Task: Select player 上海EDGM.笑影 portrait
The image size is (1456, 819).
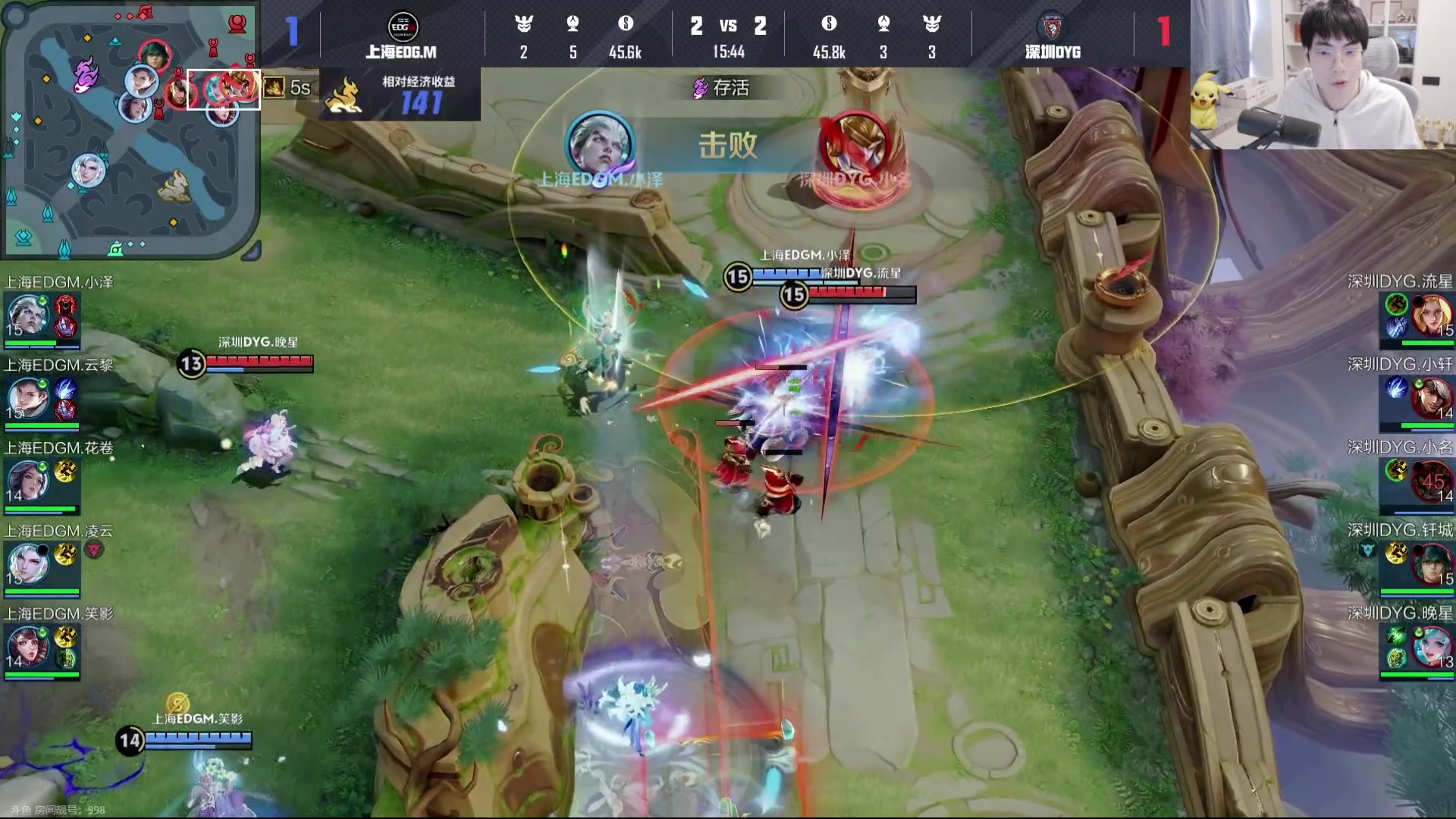Action: pyautogui.click(x=27, y=647)
